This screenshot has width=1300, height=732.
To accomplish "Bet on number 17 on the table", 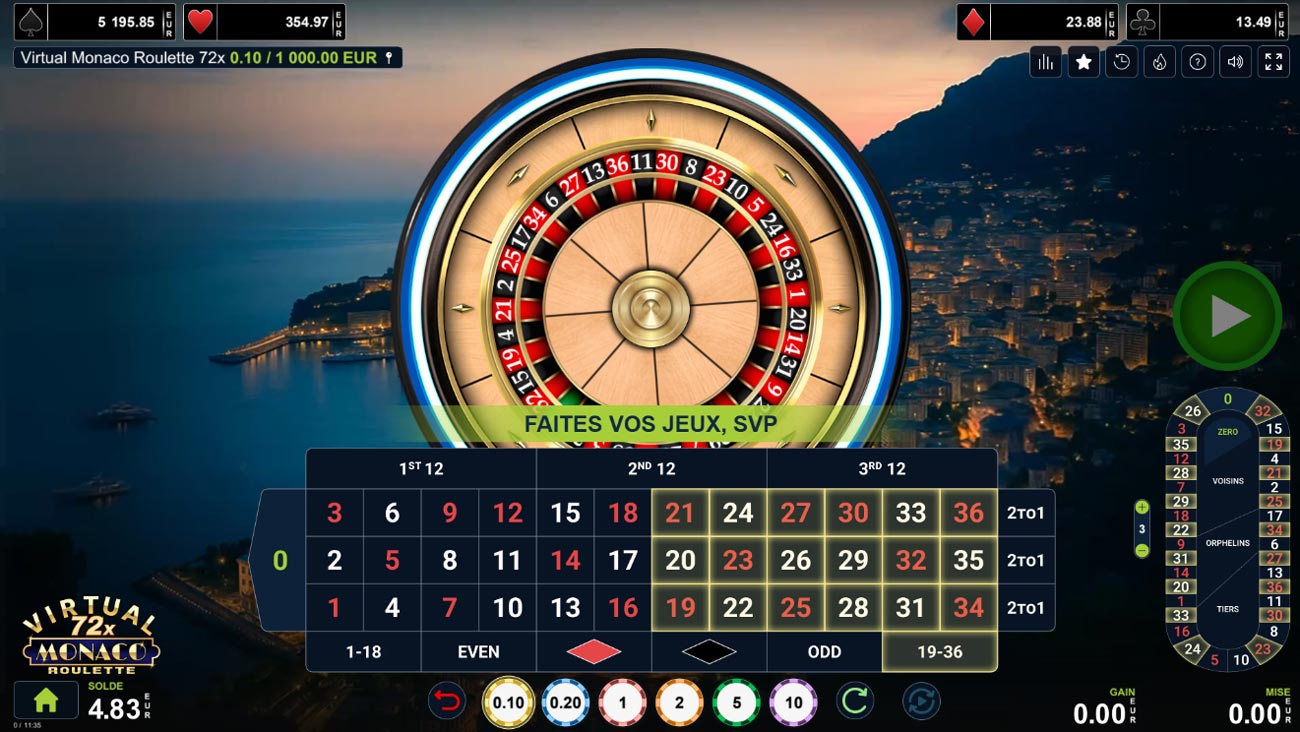I will point(623,561).
